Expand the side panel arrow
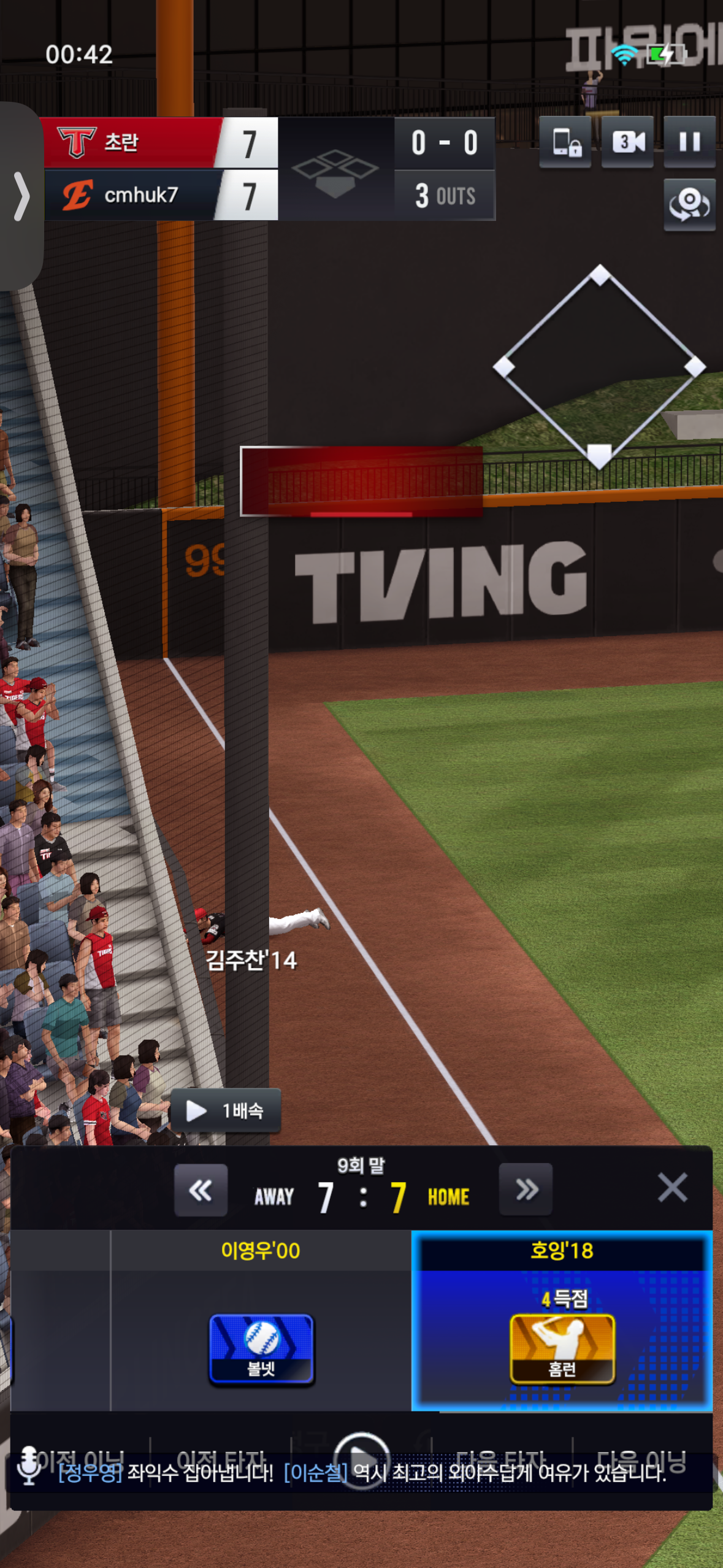Image resolution: width=723 pixels, height=1568 pixels. [21, 196]
